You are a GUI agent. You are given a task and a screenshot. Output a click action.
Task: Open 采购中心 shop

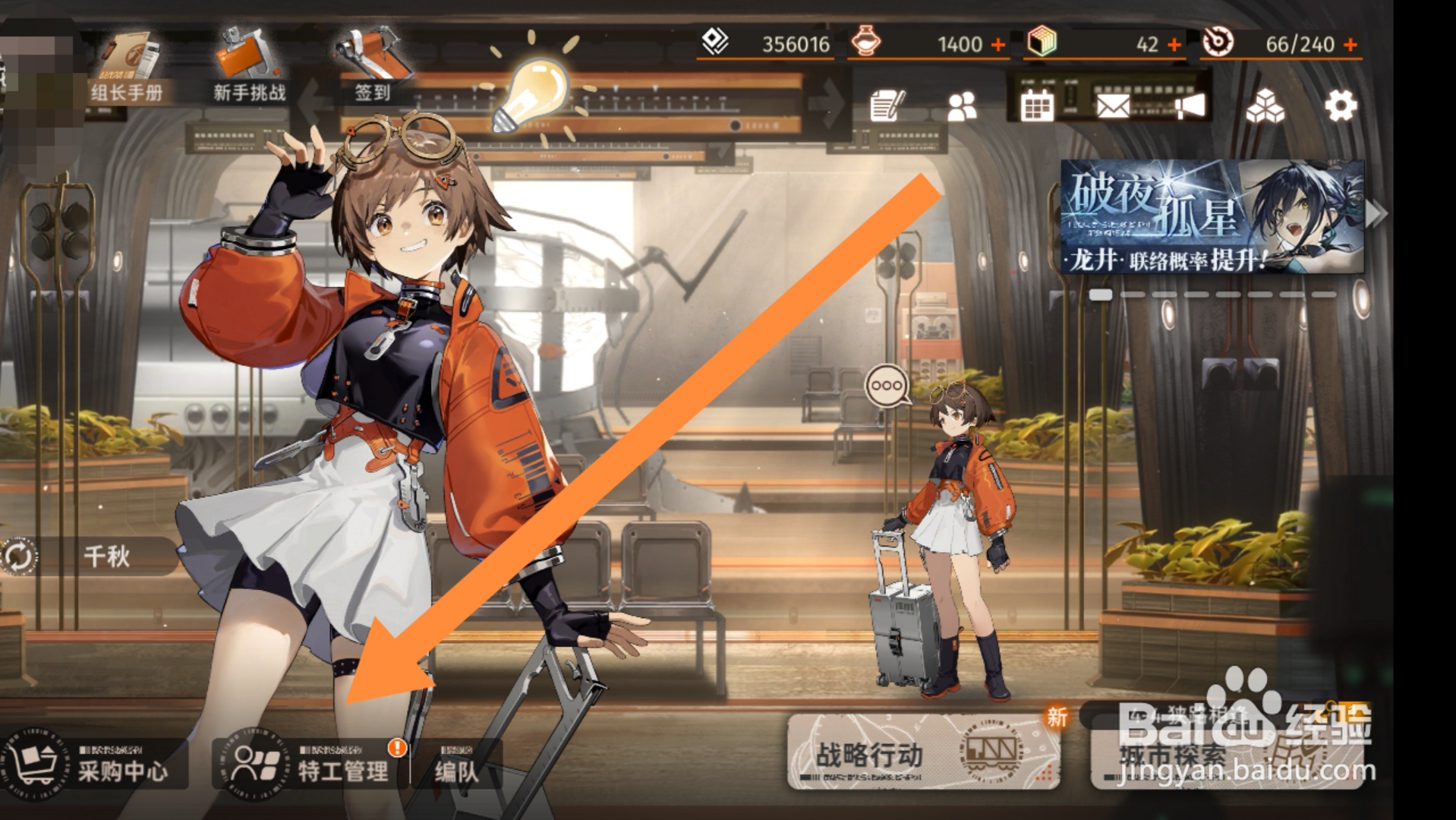click(x=93, y=763)
